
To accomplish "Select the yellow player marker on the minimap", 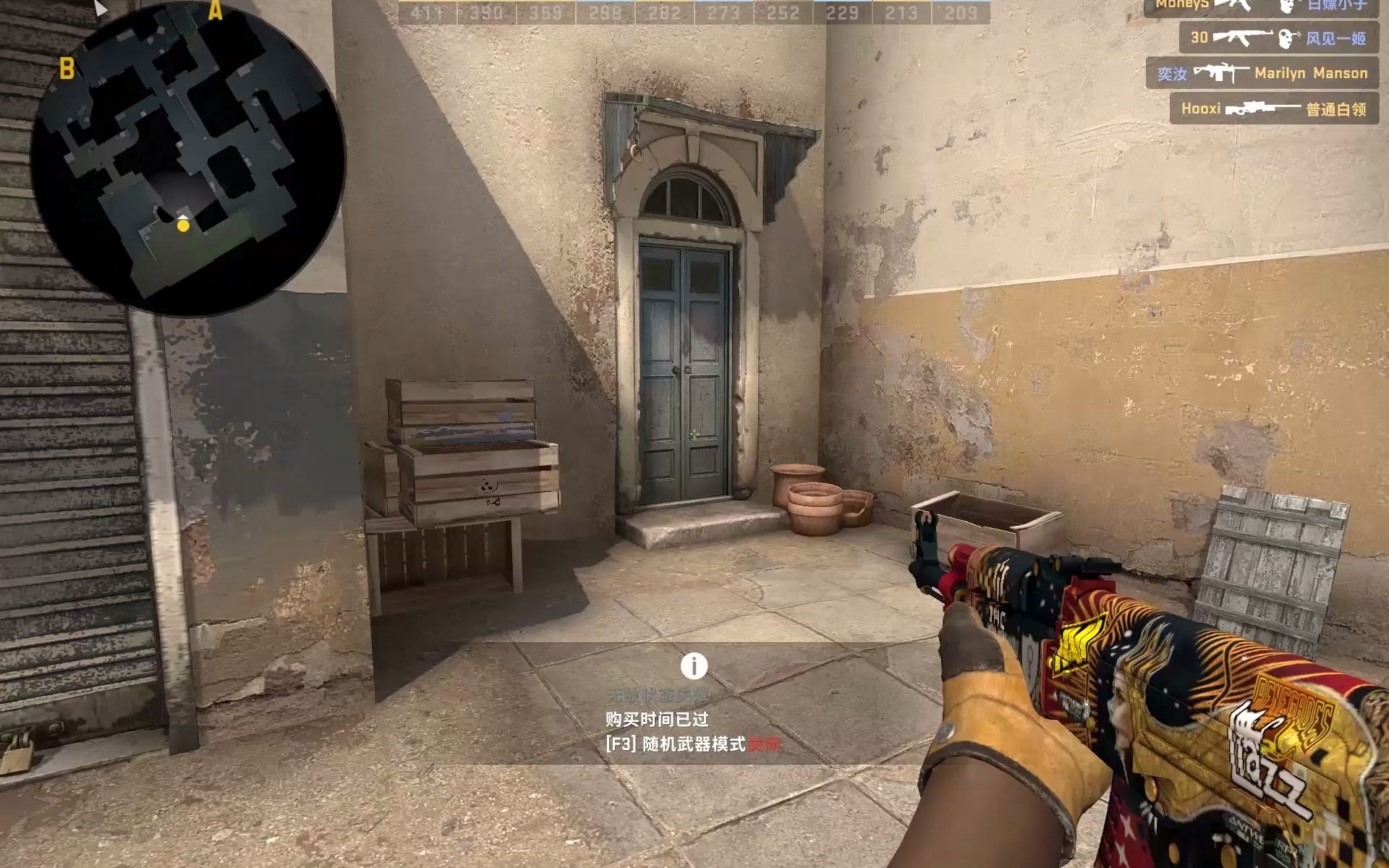I will pyautogui.click(x=183, y=226).
